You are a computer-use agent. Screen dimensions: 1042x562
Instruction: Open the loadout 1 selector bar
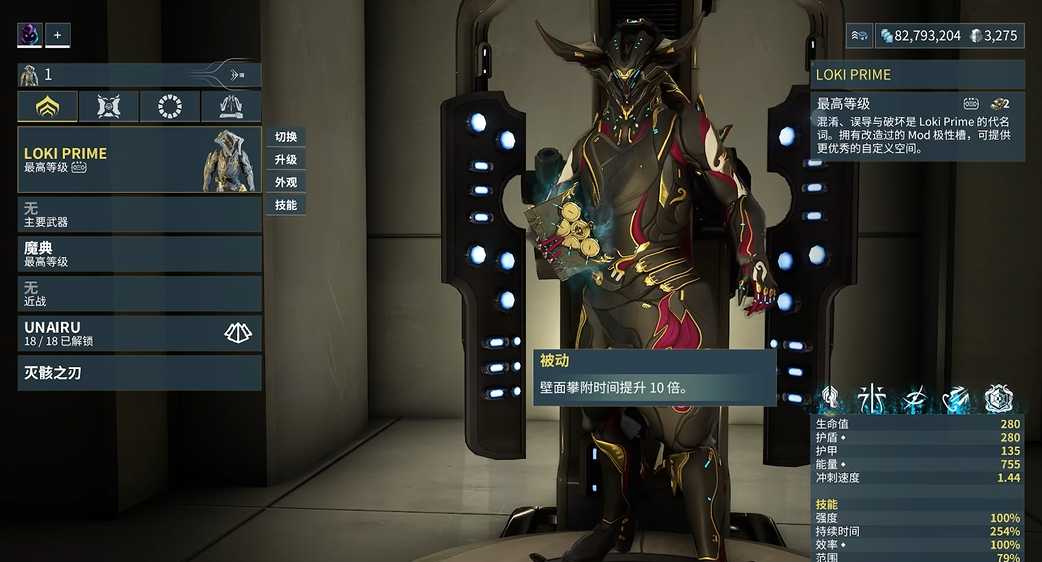[139, 75]
